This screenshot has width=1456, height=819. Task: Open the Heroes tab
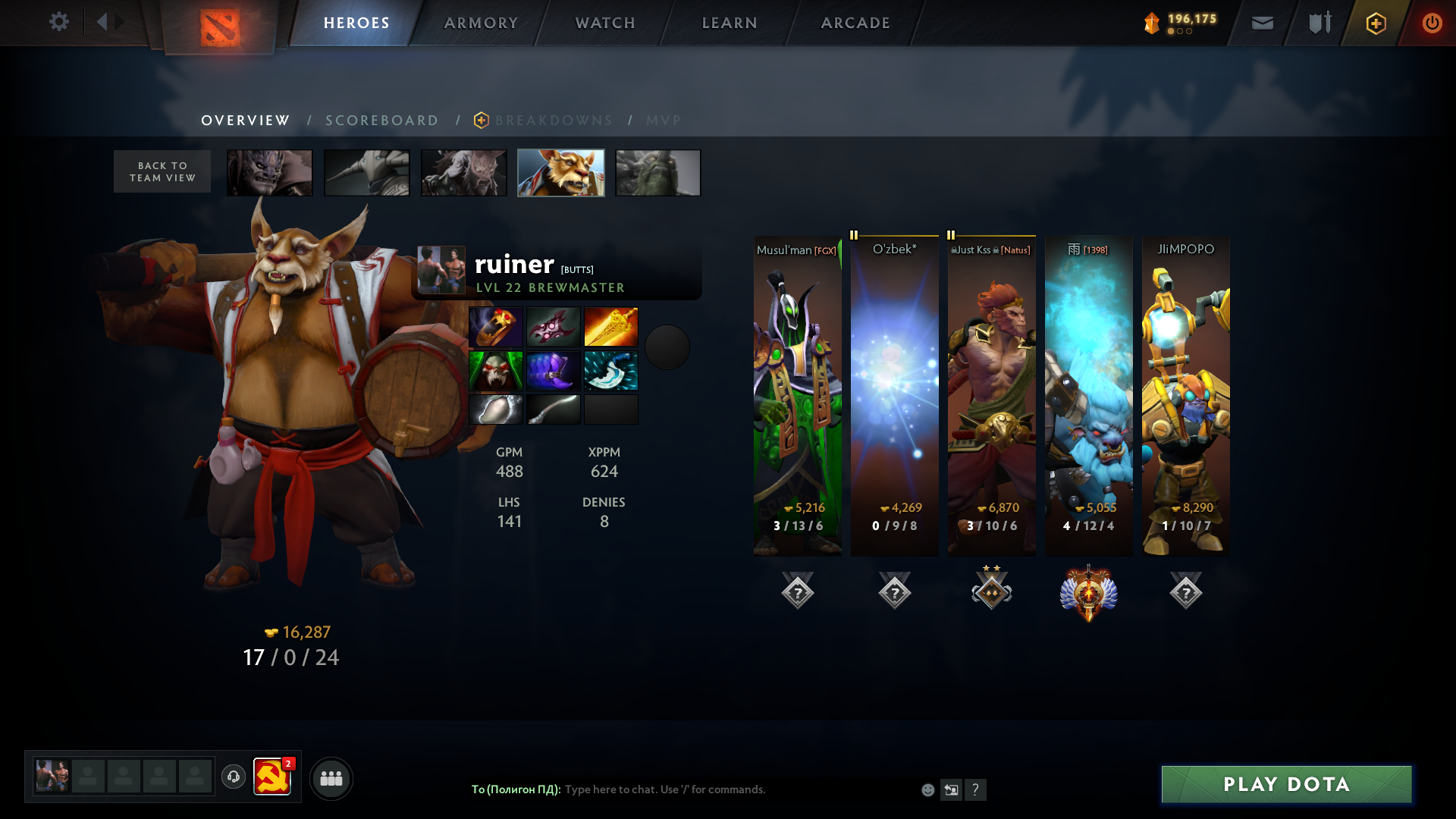pos(356,23)
